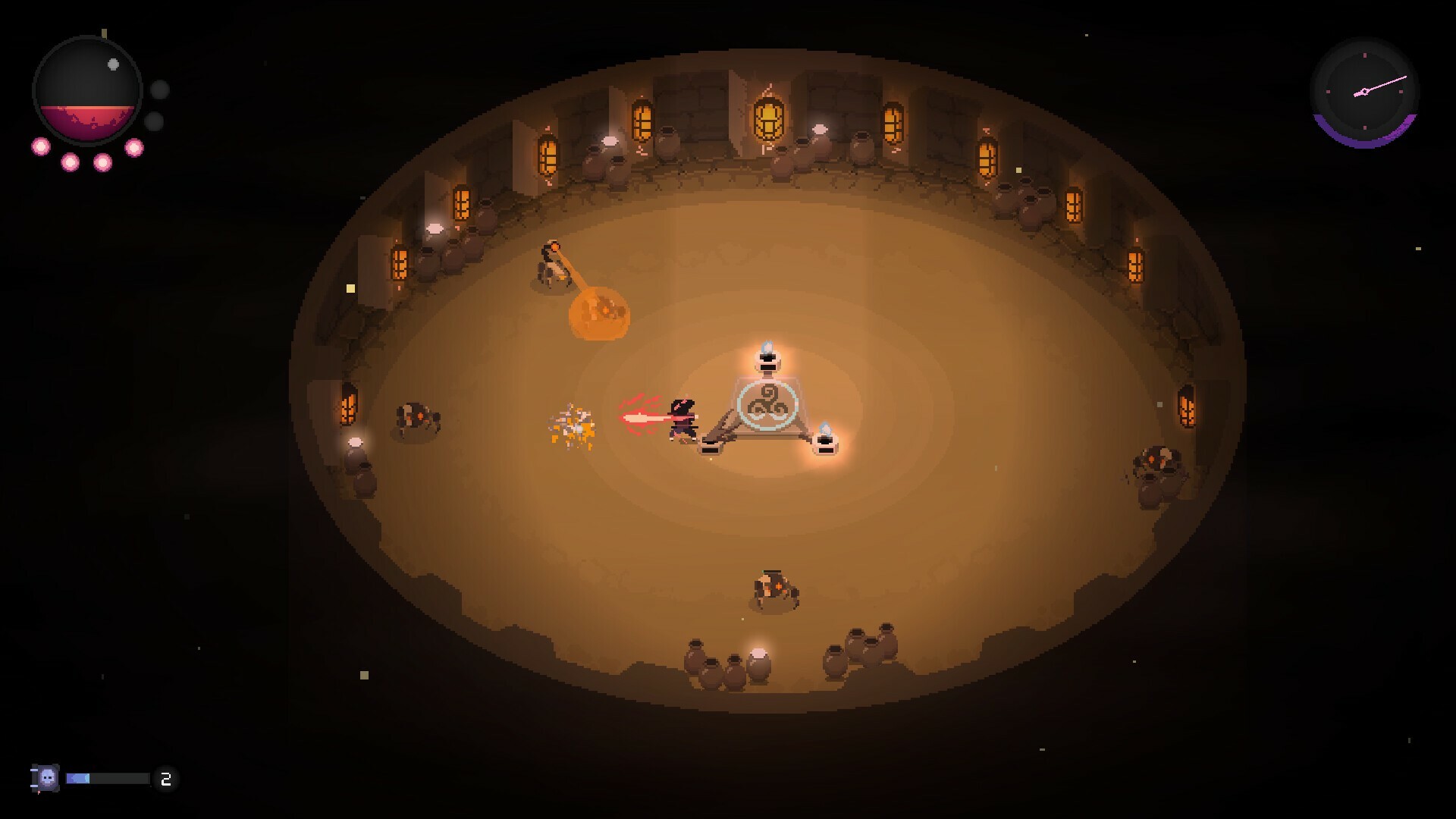
Task: Select the player character swinging the sword
Action: (682, 421)
